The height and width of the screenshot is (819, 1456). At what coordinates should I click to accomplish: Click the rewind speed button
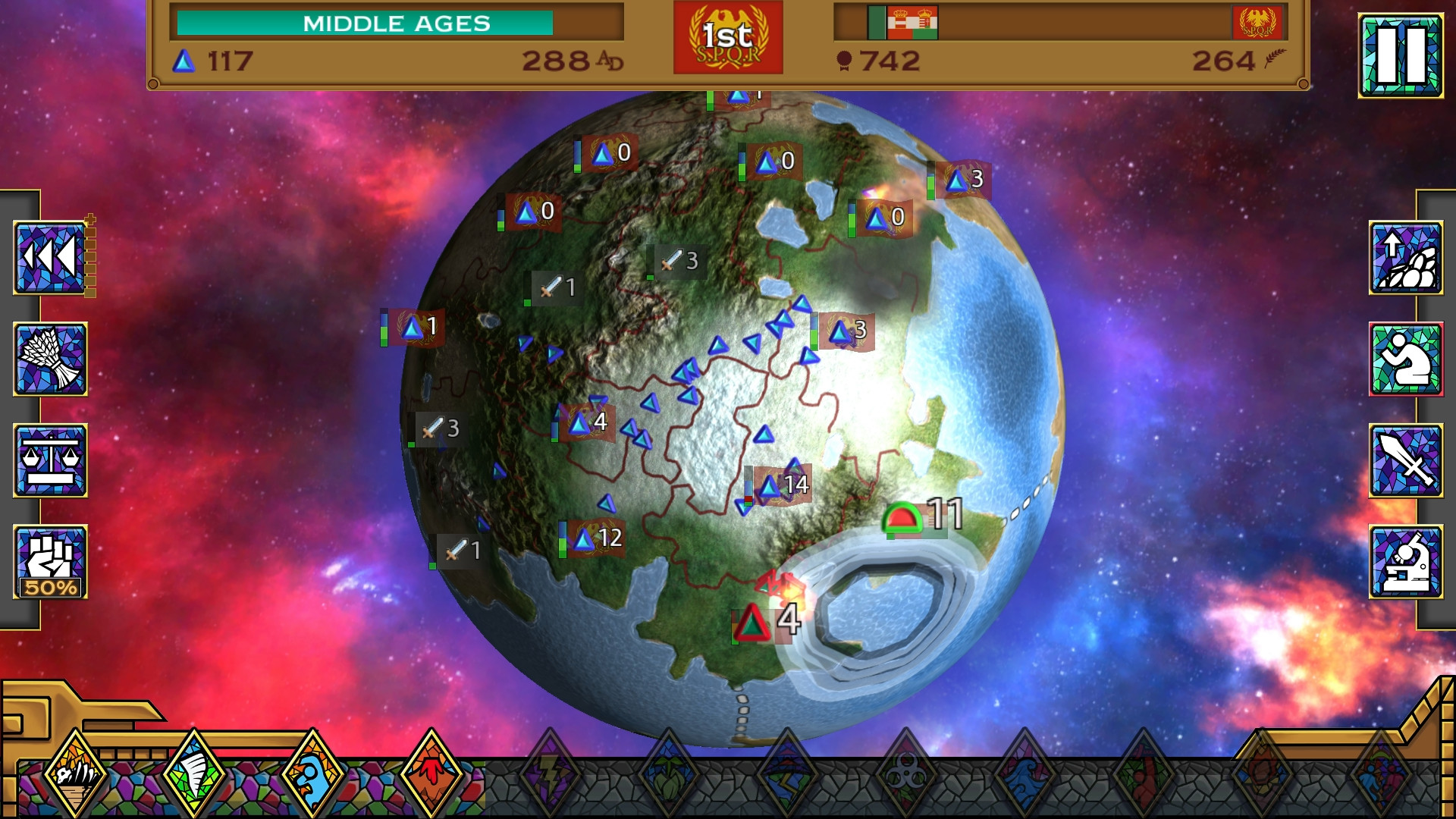[x=50, y=258]
